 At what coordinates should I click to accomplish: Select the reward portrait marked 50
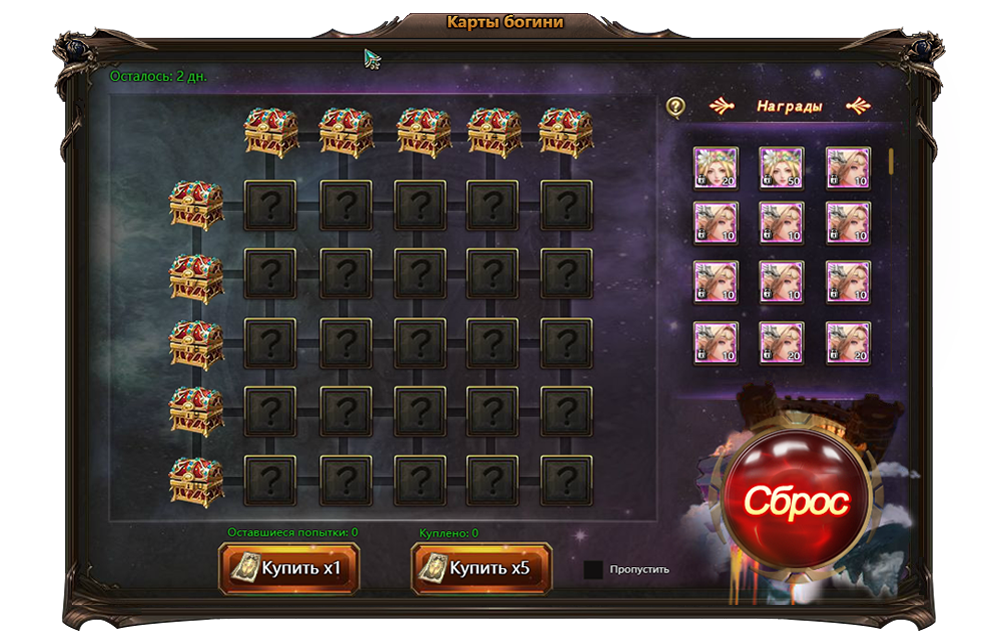point(781,168)
